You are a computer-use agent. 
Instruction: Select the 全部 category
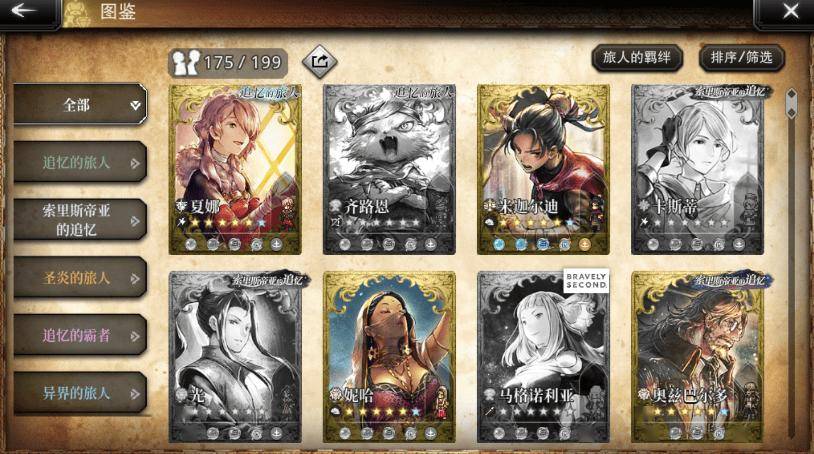[x=80, y=104]
